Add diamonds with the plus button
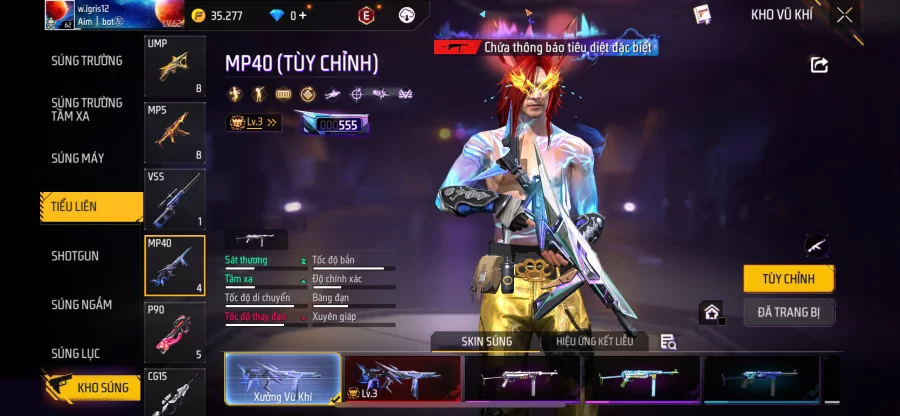Viewport: 900px width, 416px height. (302, 16)
